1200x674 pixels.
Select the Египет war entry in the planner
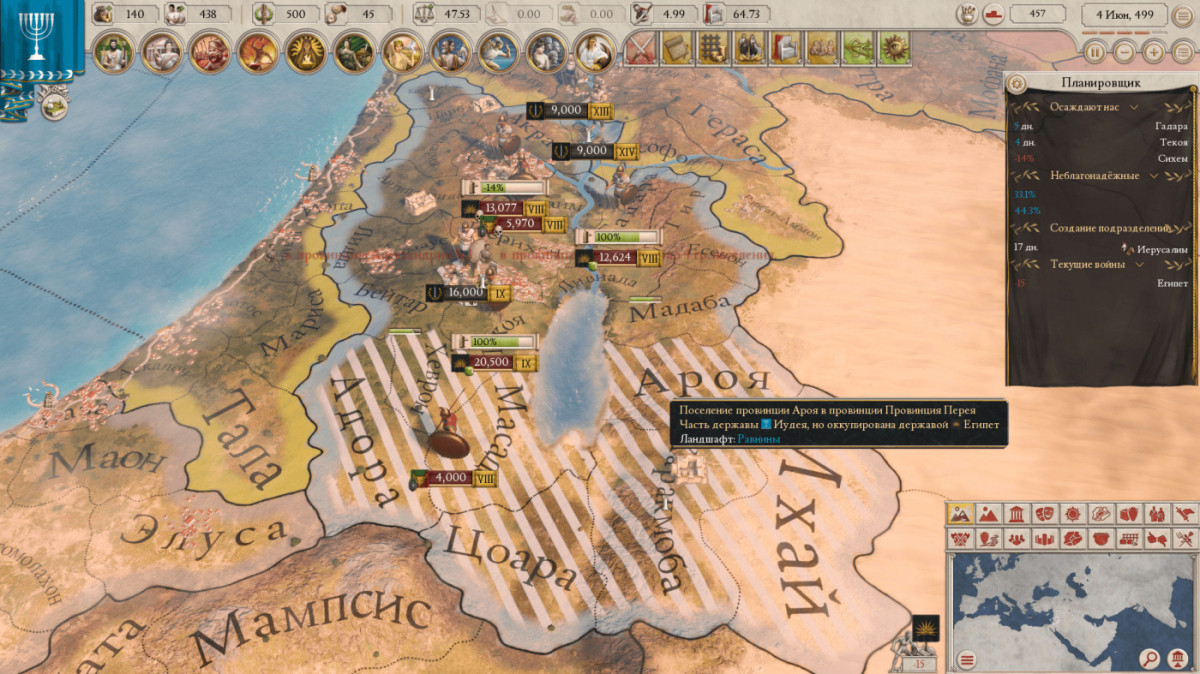click(1171, 283)
